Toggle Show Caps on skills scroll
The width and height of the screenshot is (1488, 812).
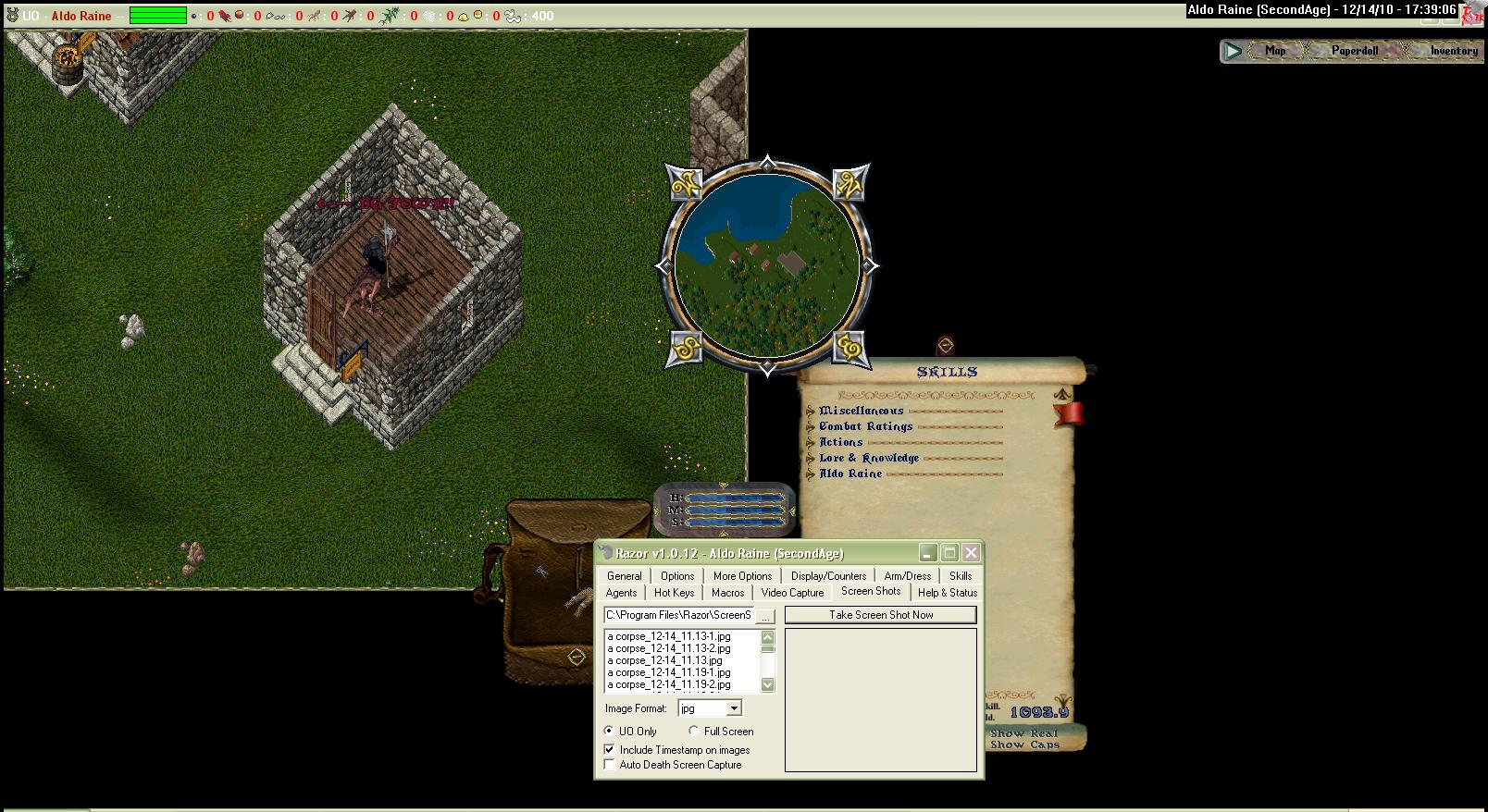click(1024, 744)
